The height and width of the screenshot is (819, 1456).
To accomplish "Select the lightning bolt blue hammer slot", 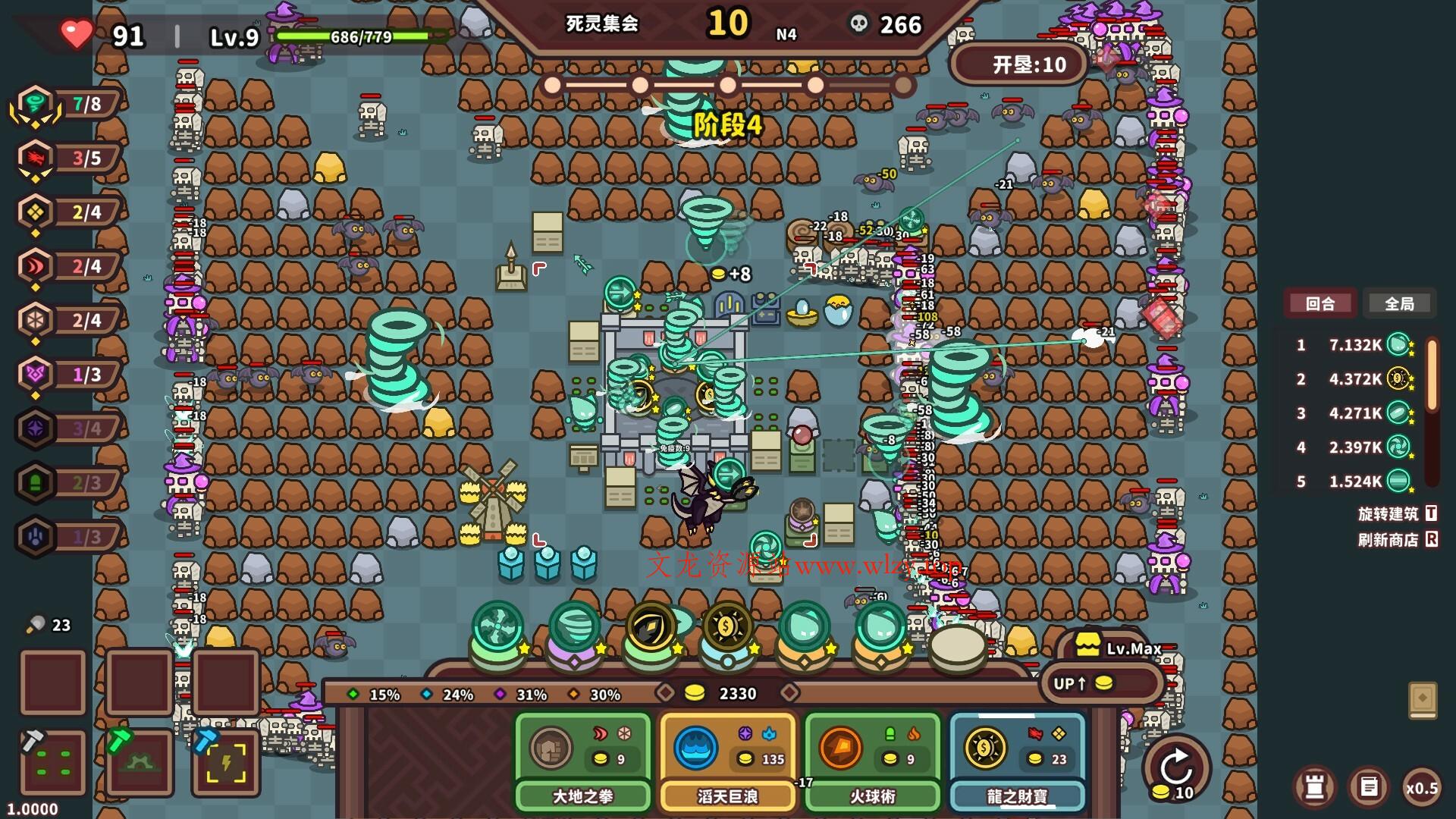I will click(x=226, y=763).
